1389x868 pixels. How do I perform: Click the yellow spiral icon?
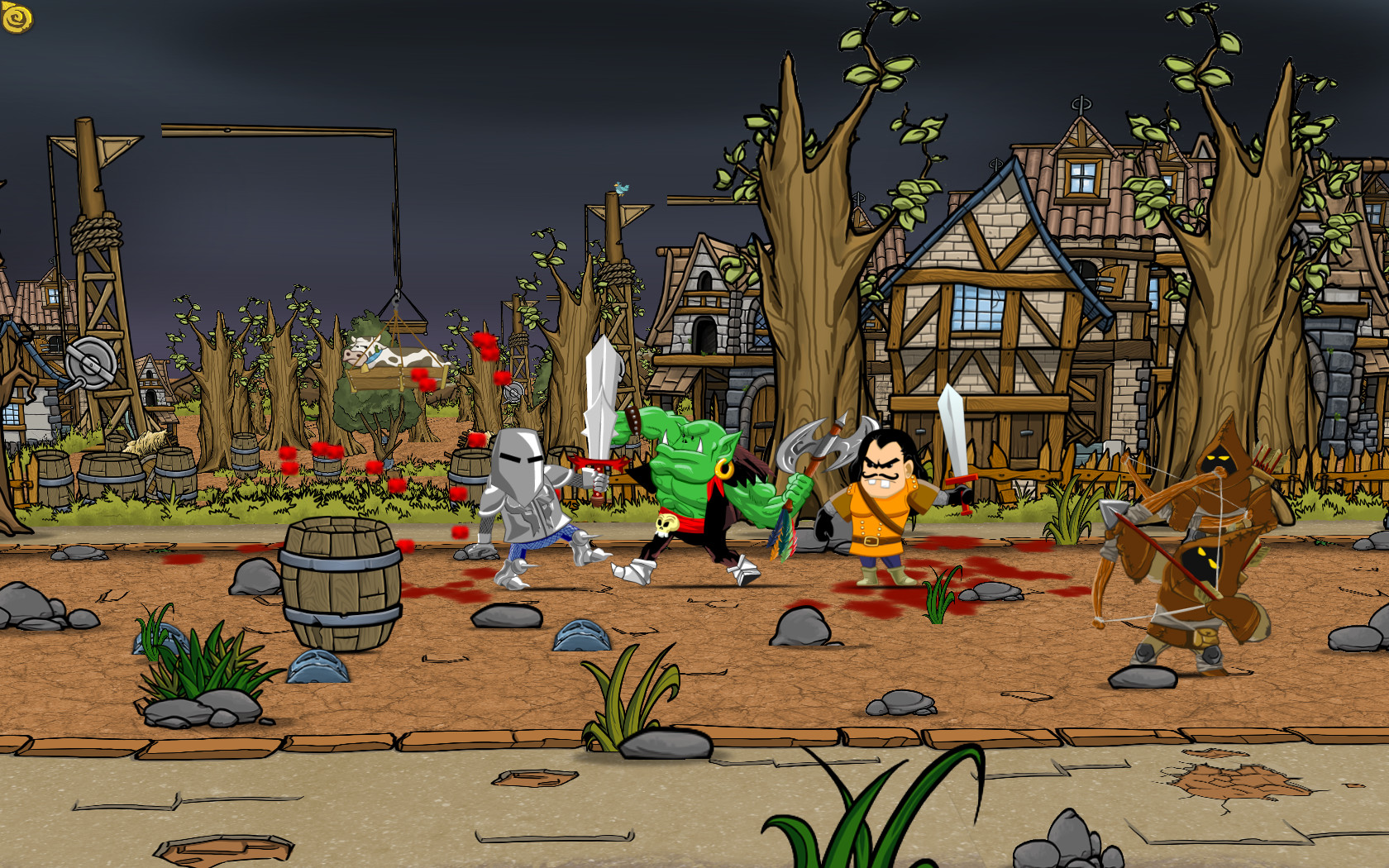click(x=17, y=18)
